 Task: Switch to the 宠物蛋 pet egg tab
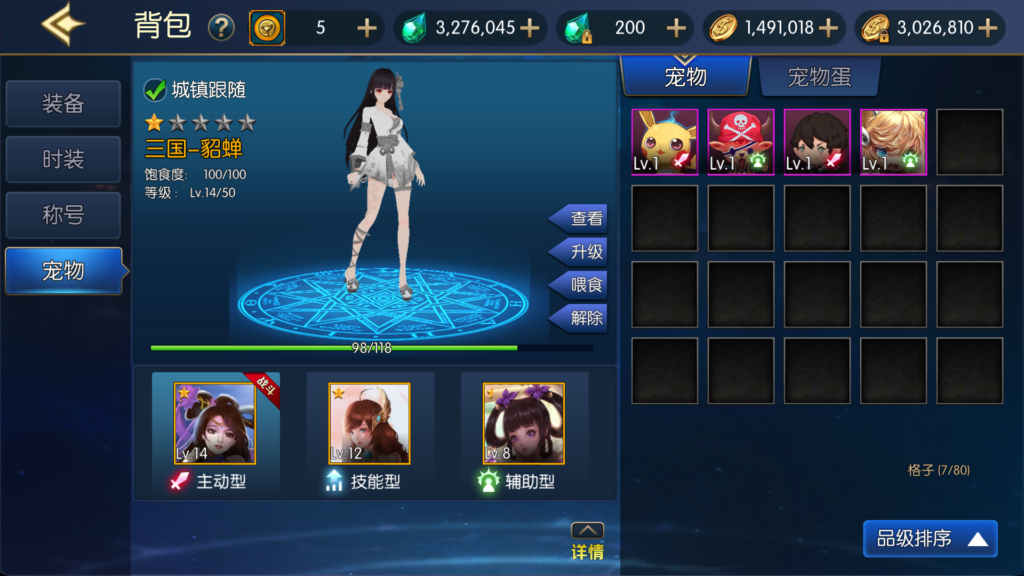[819, 77]
